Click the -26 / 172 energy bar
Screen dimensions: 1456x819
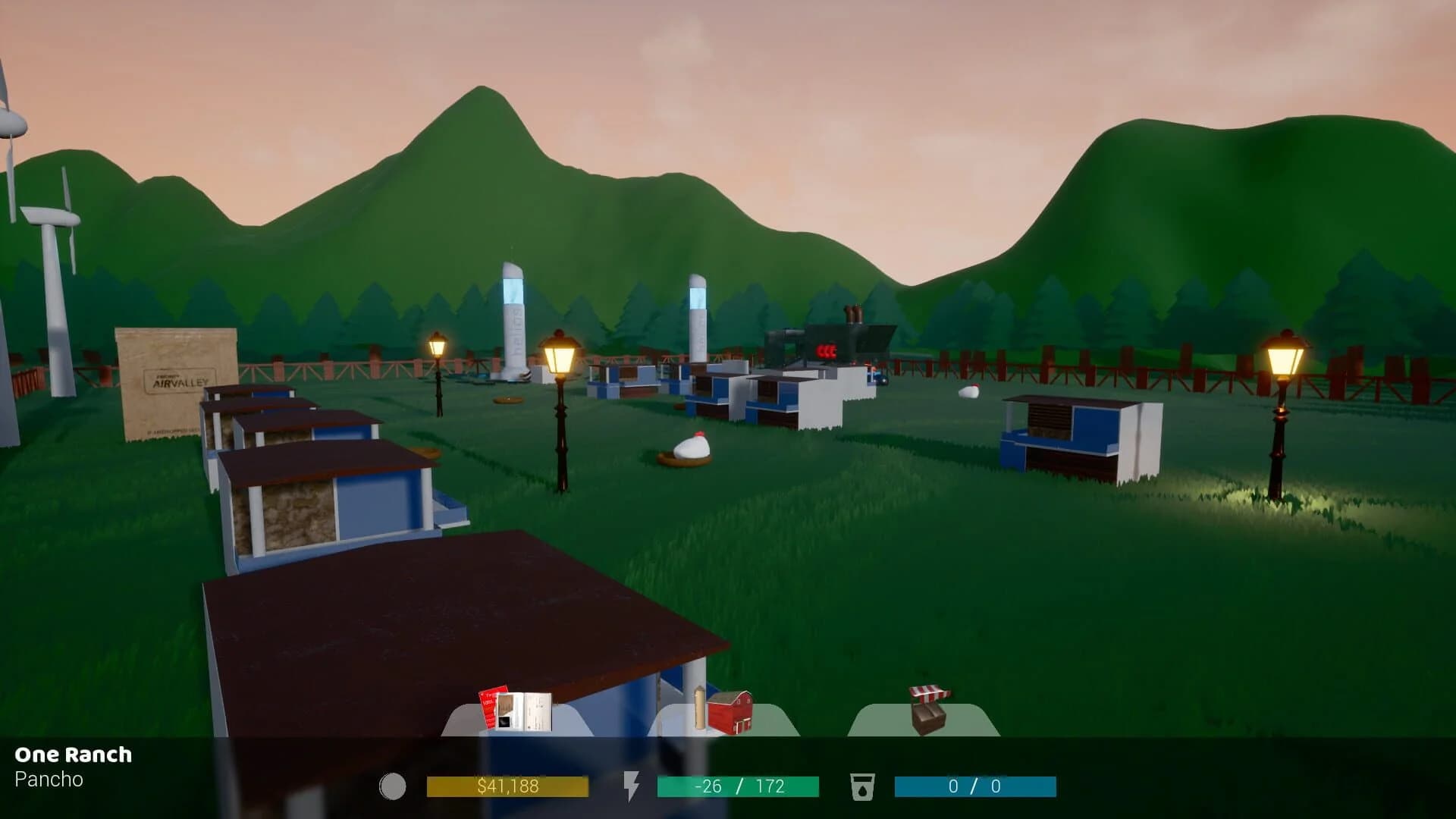tap(739, 786)
